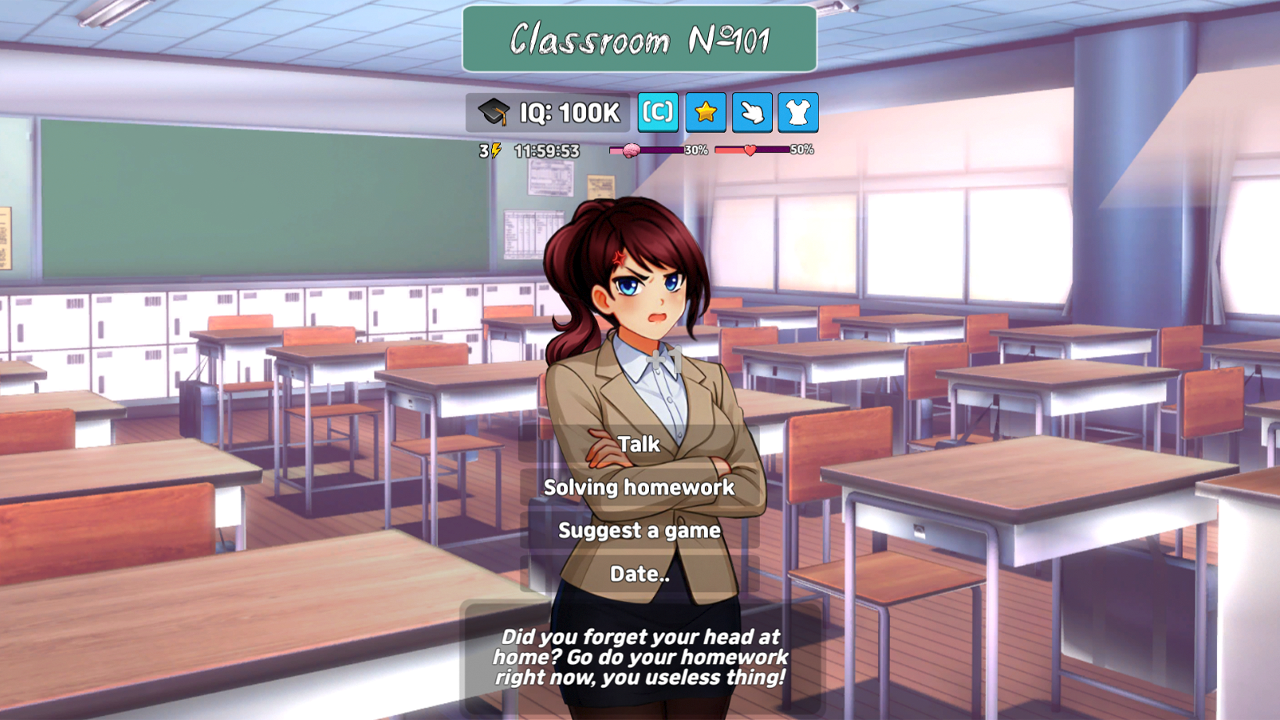
Task: Click the pointing hand interaction icon
Action: (x=752, y=113)
